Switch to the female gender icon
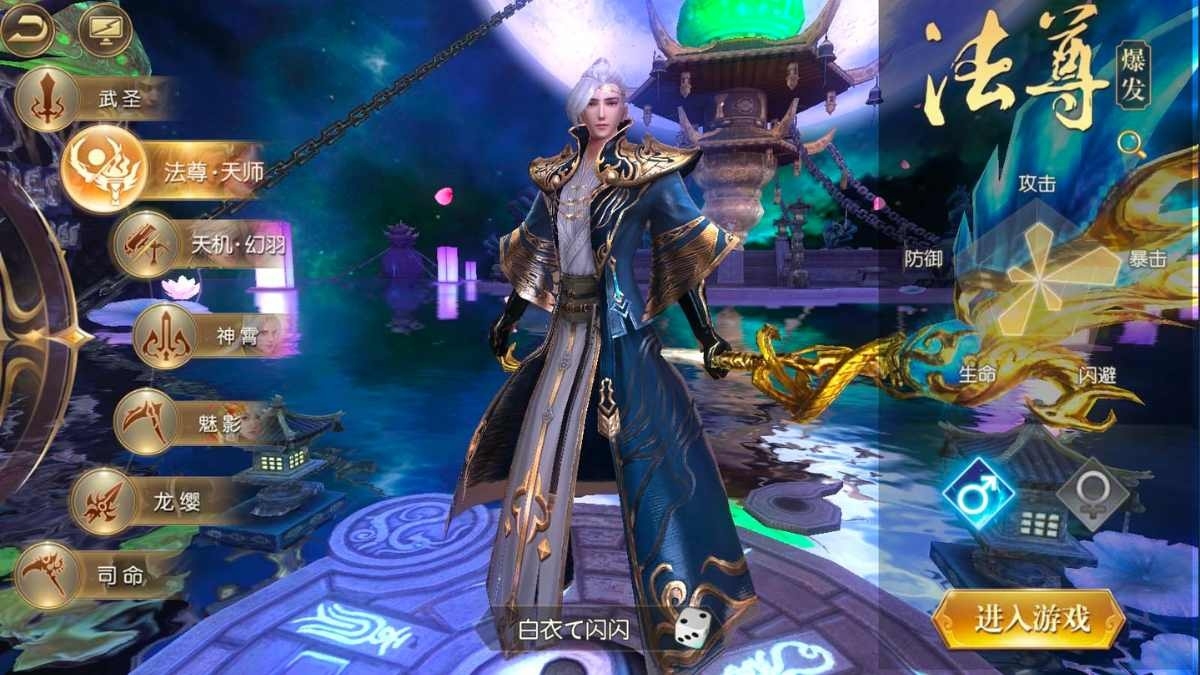Image resolution: width=1200 pixels, height=675 pixels. coord(1093,495)
